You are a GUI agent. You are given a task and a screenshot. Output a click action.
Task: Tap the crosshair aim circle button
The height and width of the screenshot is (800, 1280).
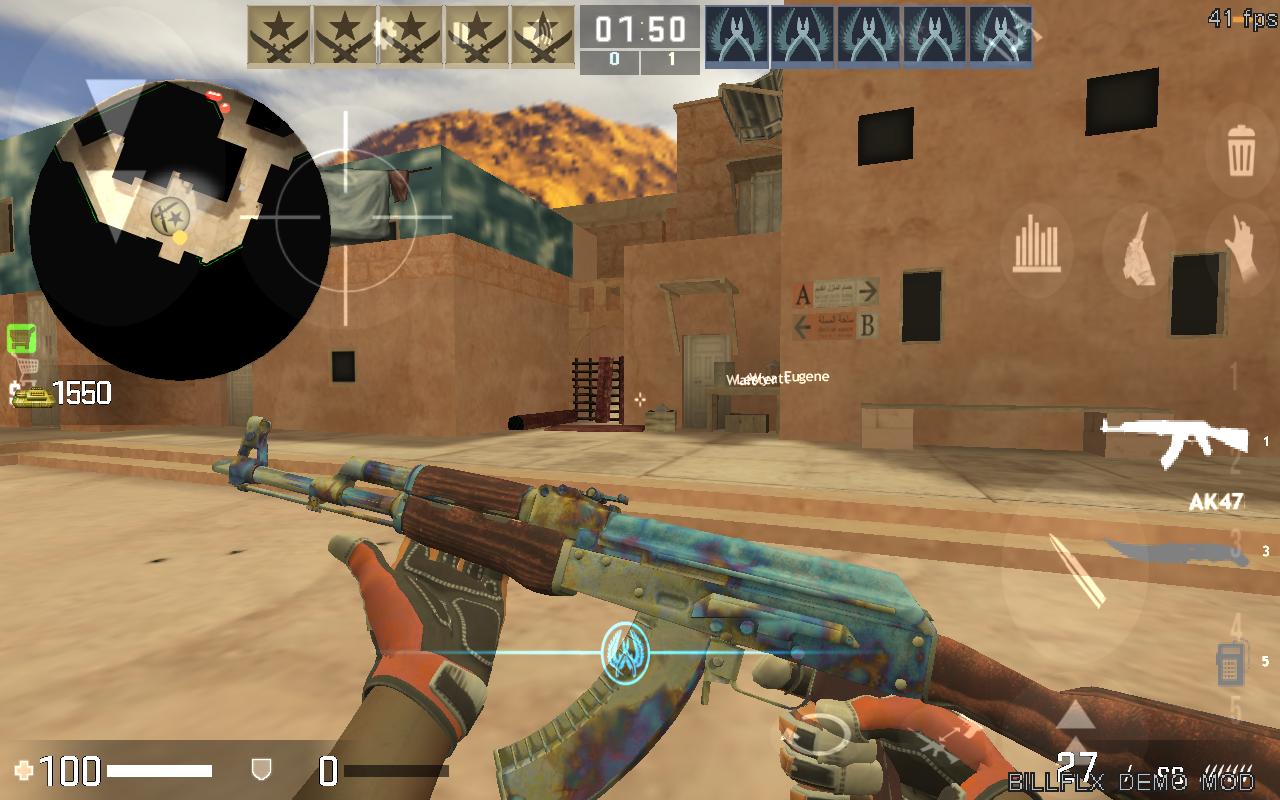tap(346, 216)
